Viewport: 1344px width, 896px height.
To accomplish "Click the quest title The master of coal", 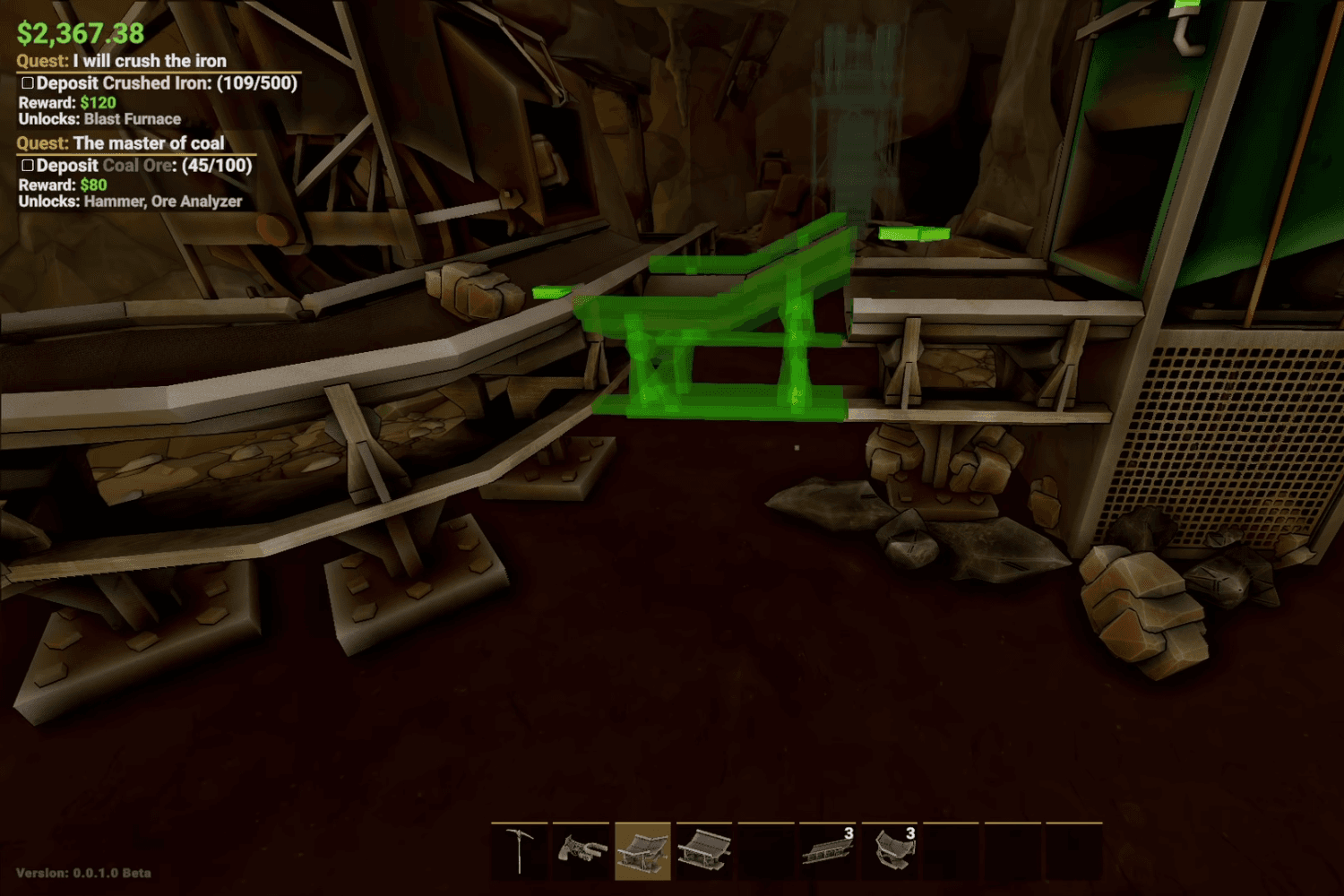I will (120, 143).
